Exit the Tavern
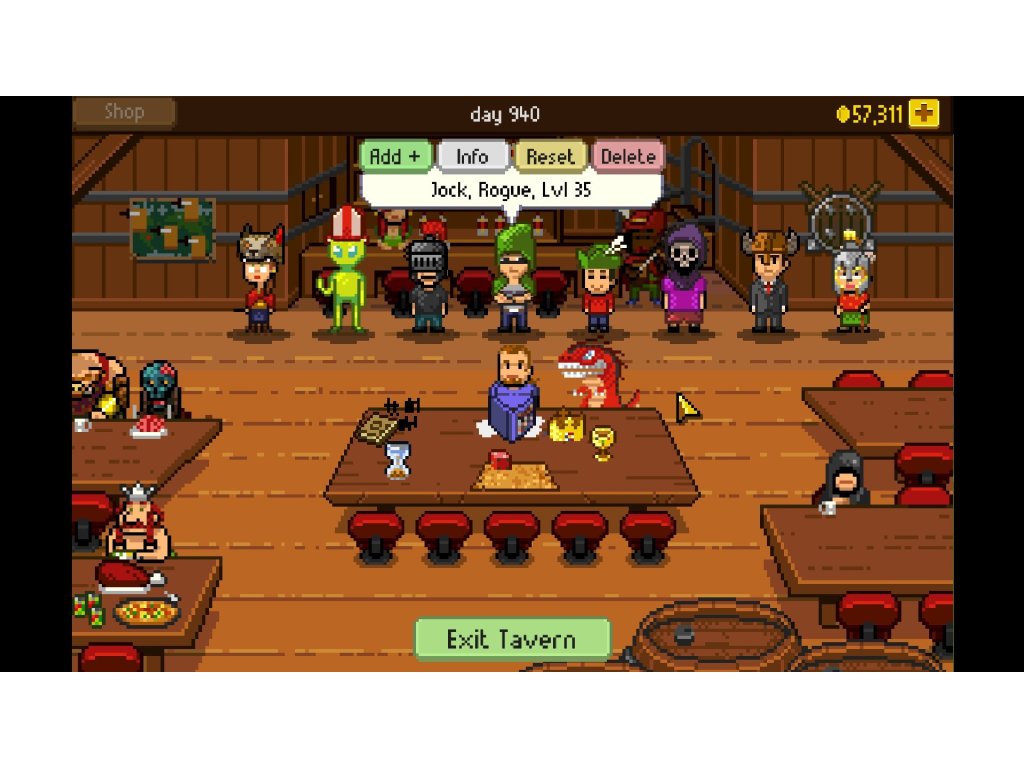The width and height of the screenshot is (1024, 768). click(512, 639)
